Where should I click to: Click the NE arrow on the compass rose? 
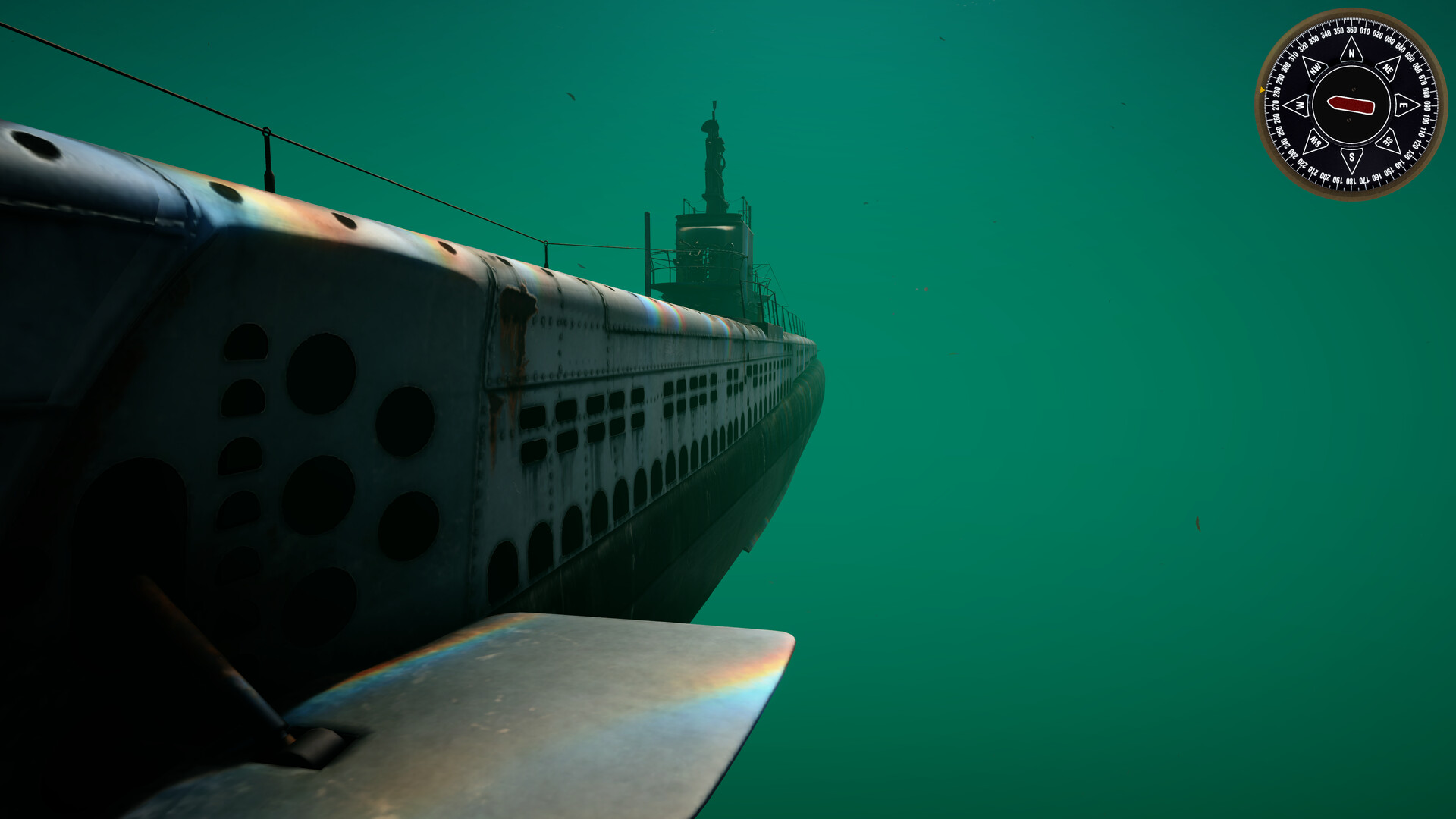click(1389, 70)
